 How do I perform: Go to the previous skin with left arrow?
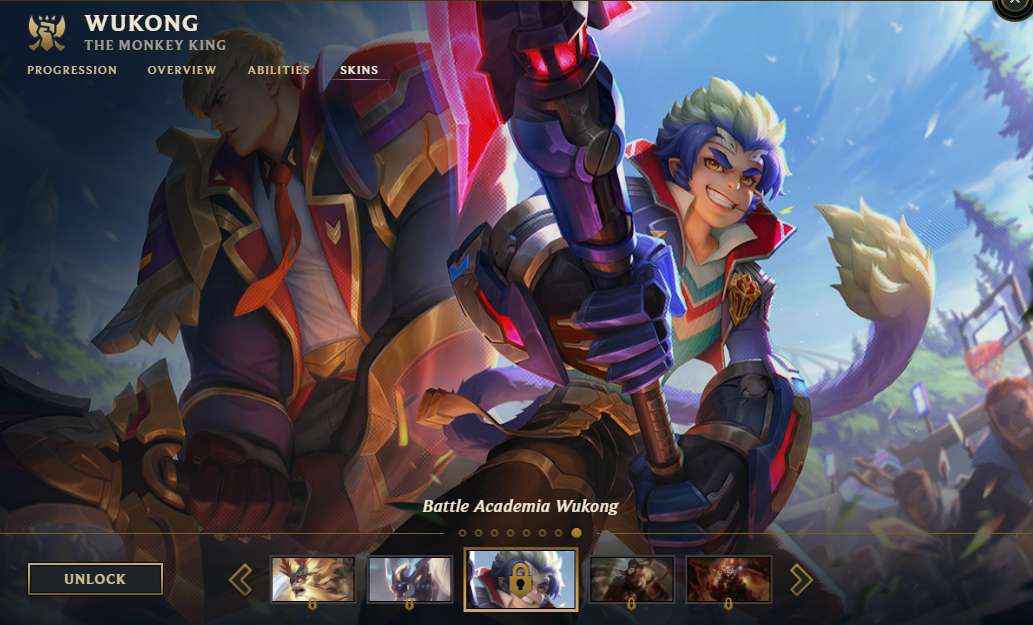(240, 579)
